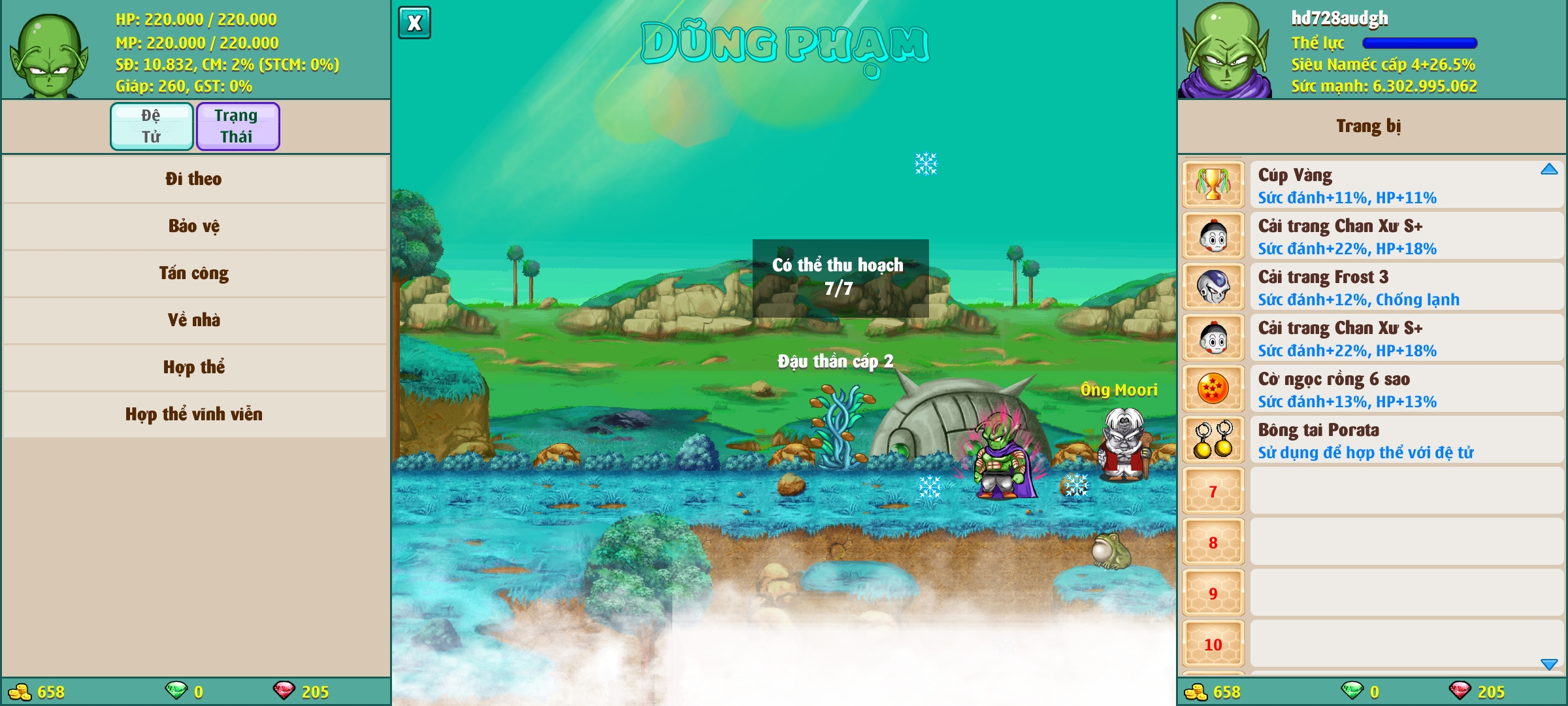Click the scroll down arrow in equipment list
Image resolution: width=1568 pixels, height=706 pixels.
tap(1549, 664)
